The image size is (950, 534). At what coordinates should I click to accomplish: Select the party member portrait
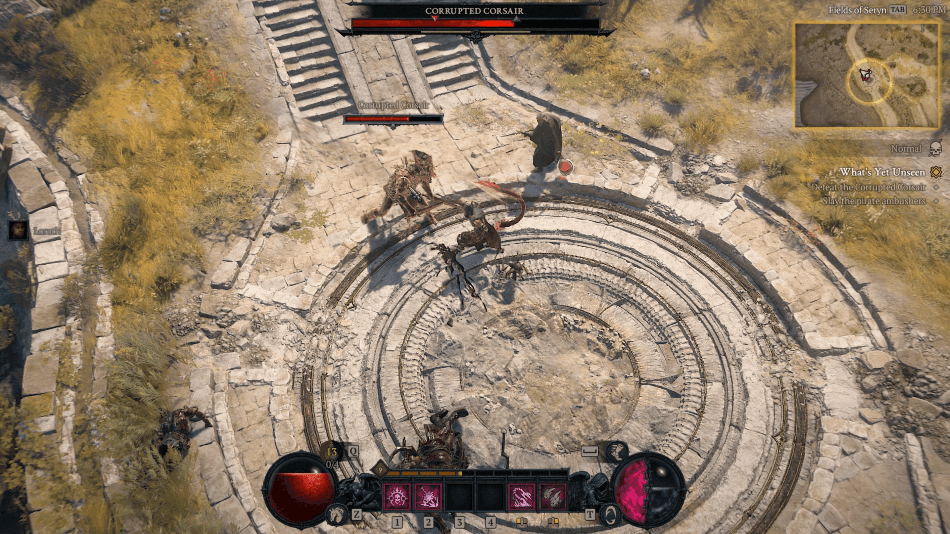[18, 230]
